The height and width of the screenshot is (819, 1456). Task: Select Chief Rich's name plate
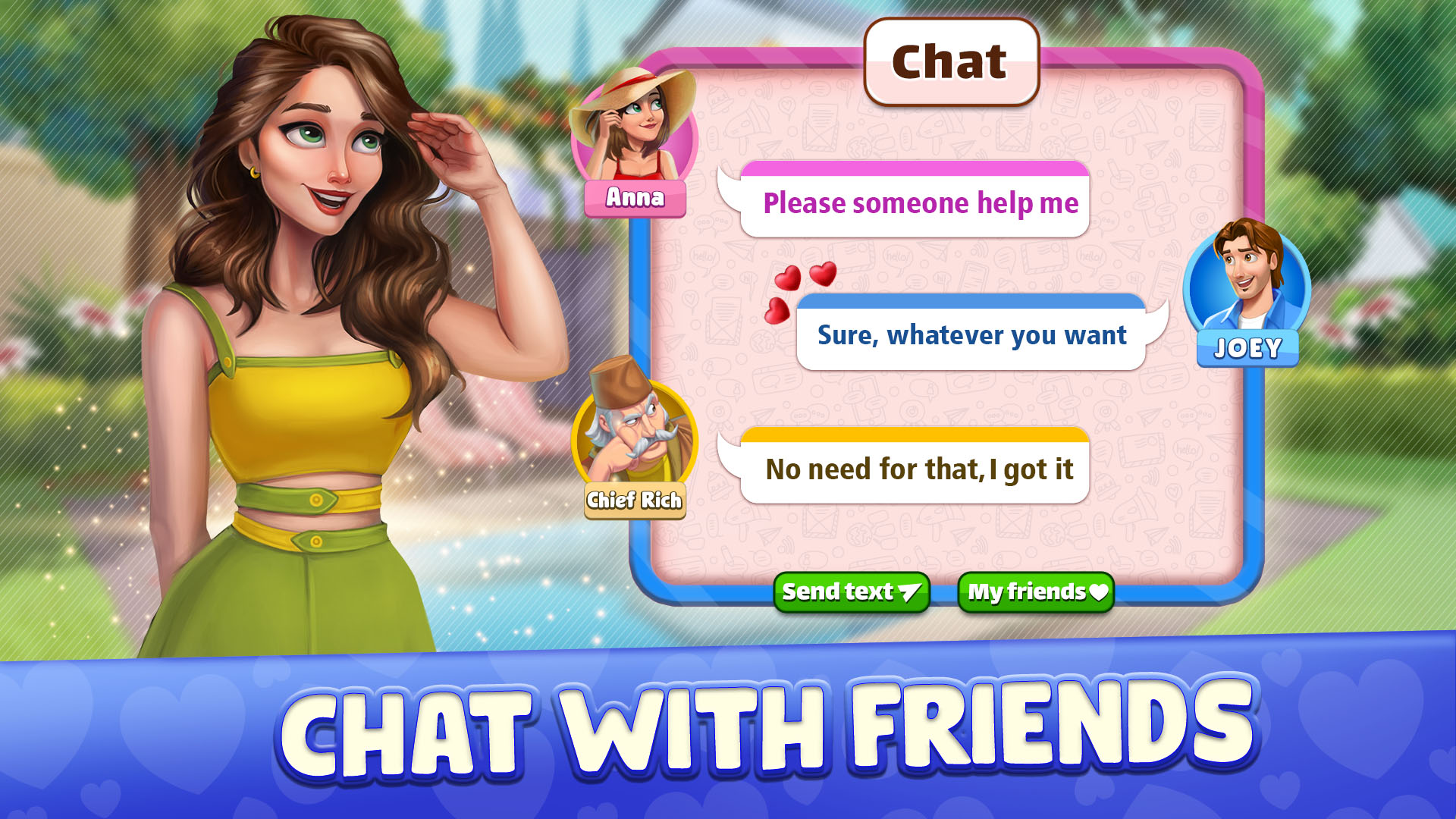click(x=635, y=500)
